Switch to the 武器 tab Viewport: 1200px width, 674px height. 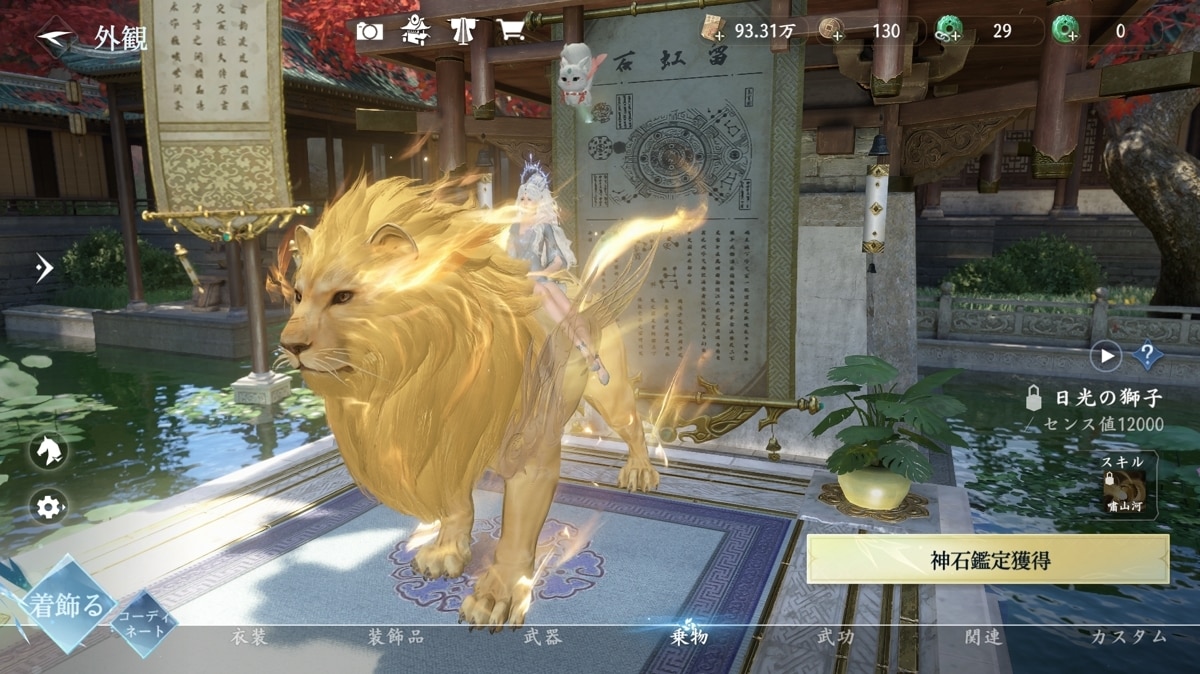(x=542, y=637)
